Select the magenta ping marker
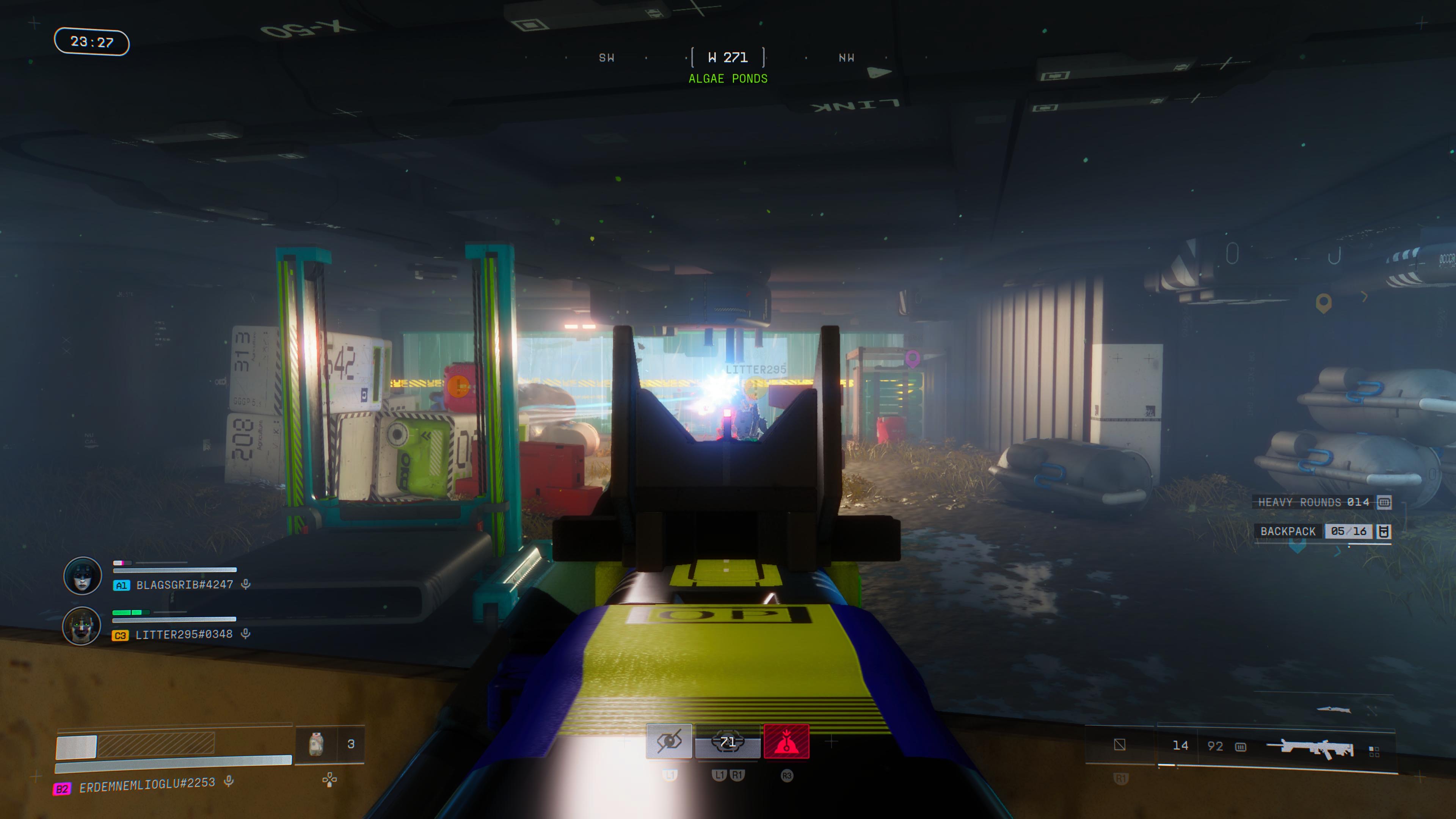Viewport: 1456px width, 819px height. (x=912, y=358)
